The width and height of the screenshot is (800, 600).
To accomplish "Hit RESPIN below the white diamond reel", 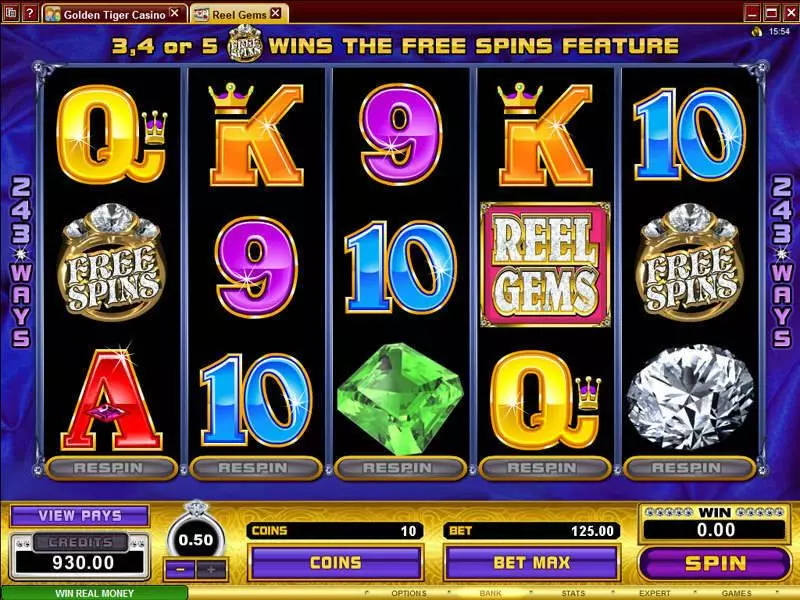I will pos(689,467).
